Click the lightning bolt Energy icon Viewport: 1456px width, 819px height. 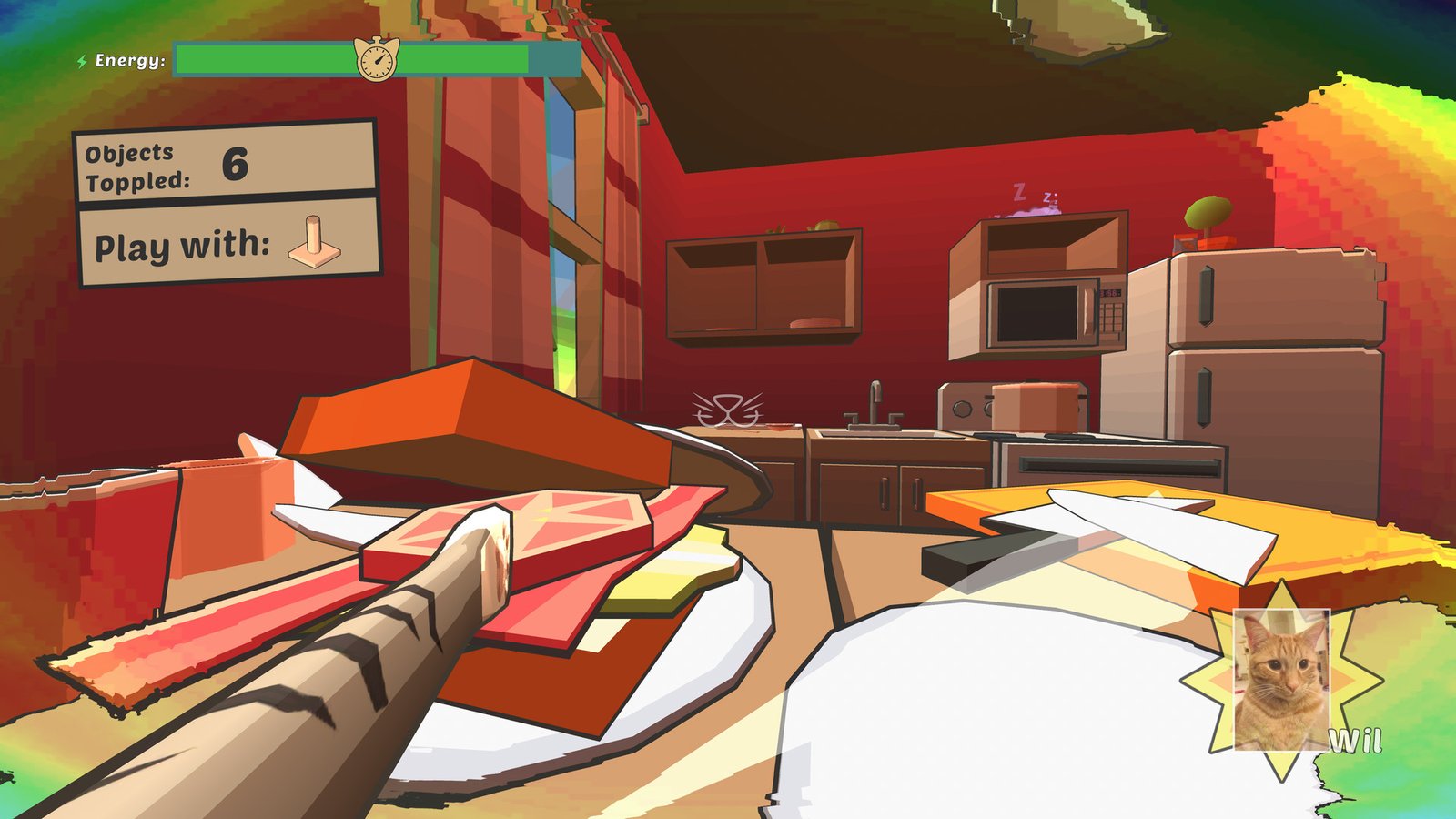[x=80, y=62]
